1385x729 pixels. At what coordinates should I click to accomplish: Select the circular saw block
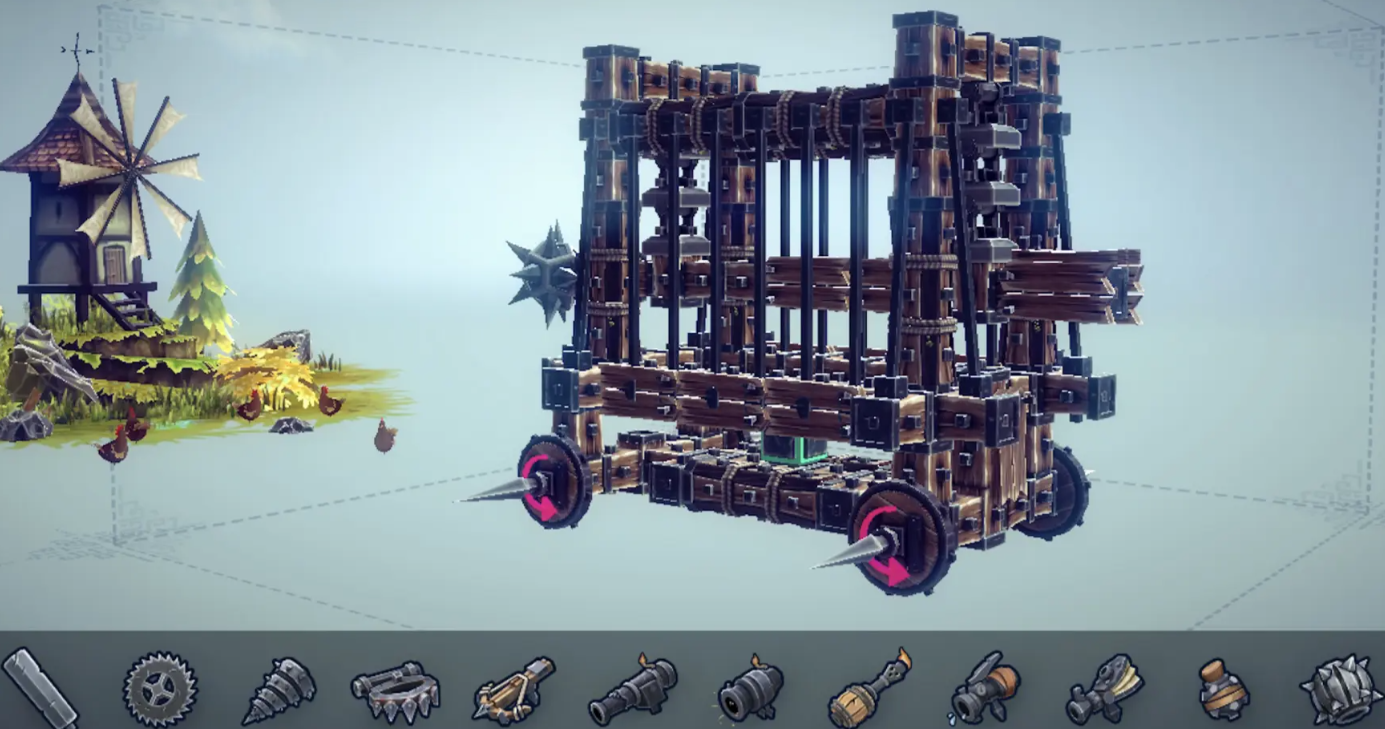160,688
